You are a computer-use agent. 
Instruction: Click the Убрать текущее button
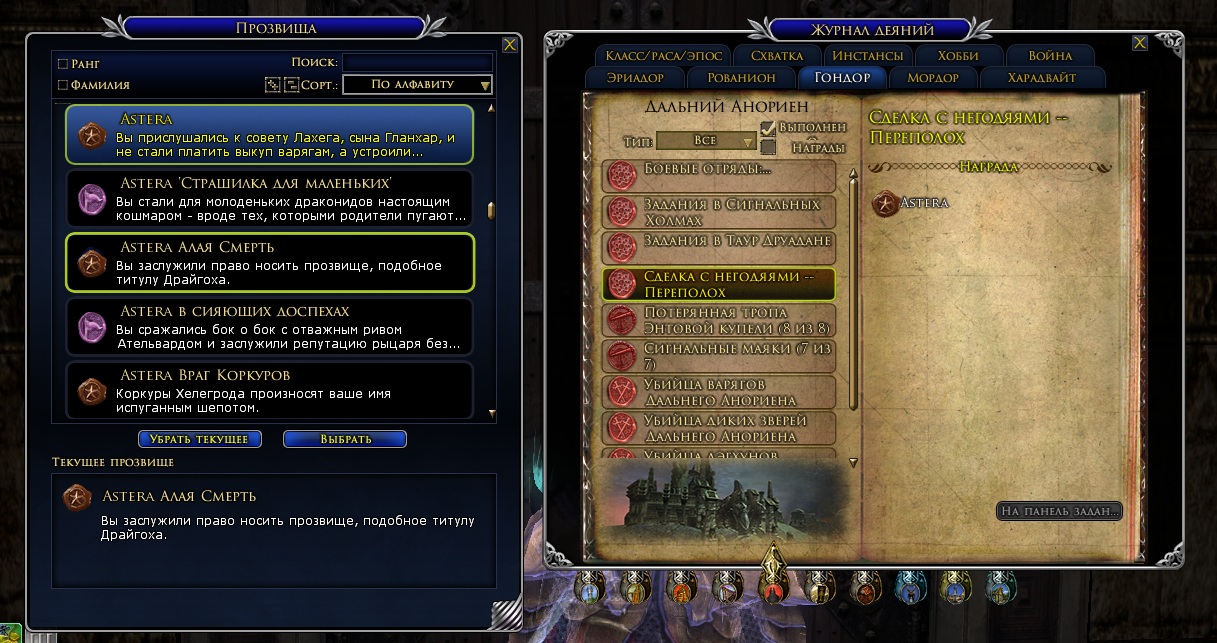click(200, 439)
